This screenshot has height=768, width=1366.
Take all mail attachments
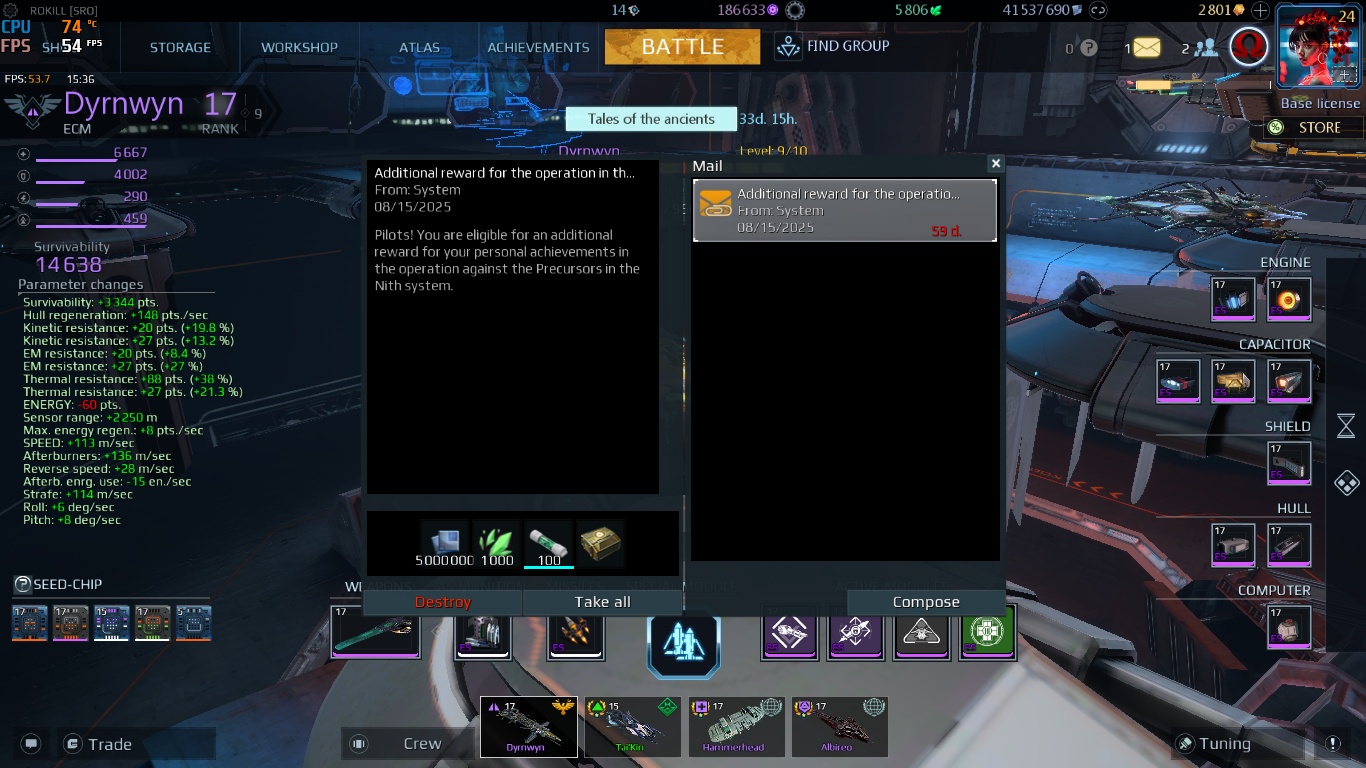pos(602,602)
